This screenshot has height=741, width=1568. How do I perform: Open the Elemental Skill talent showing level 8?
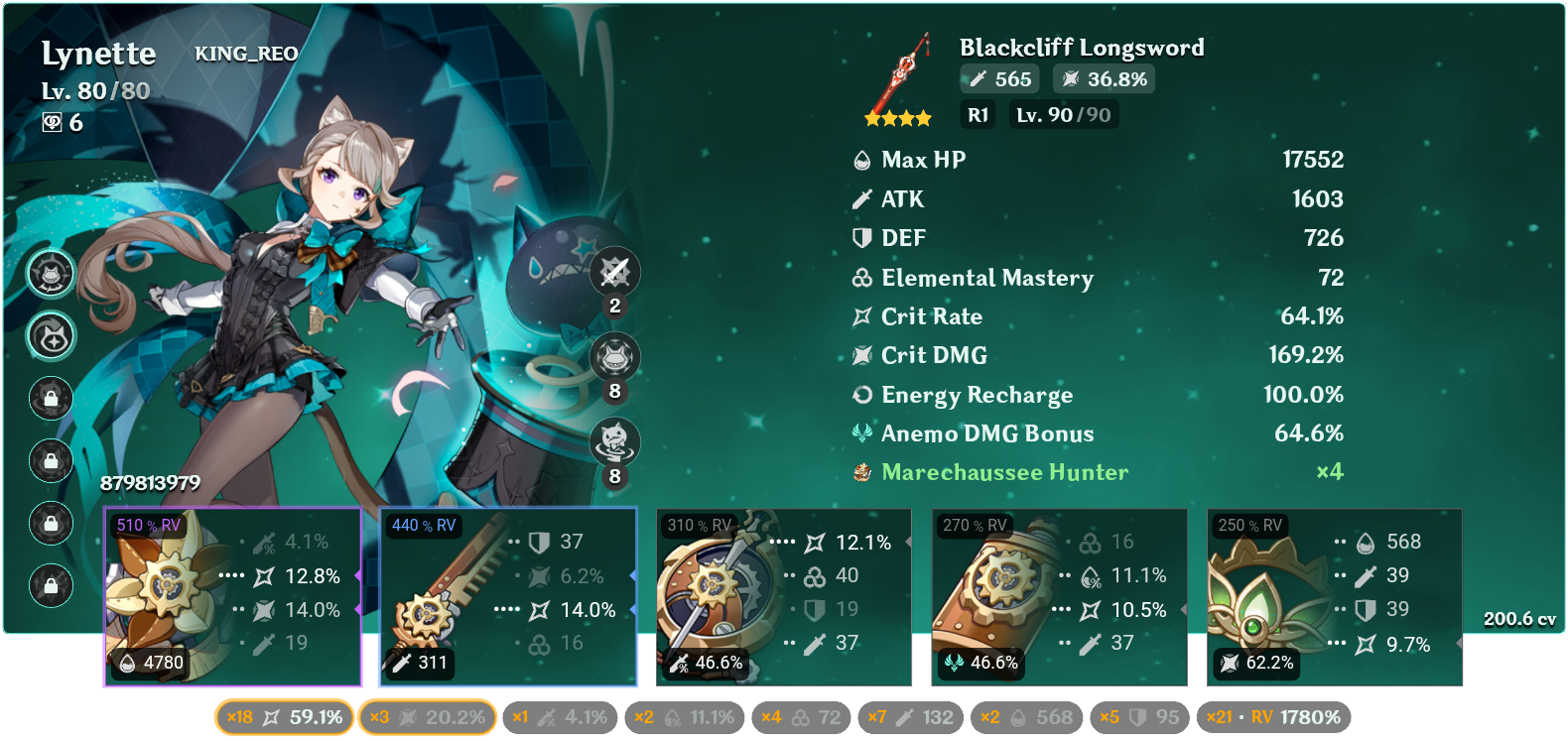(613, 357)
